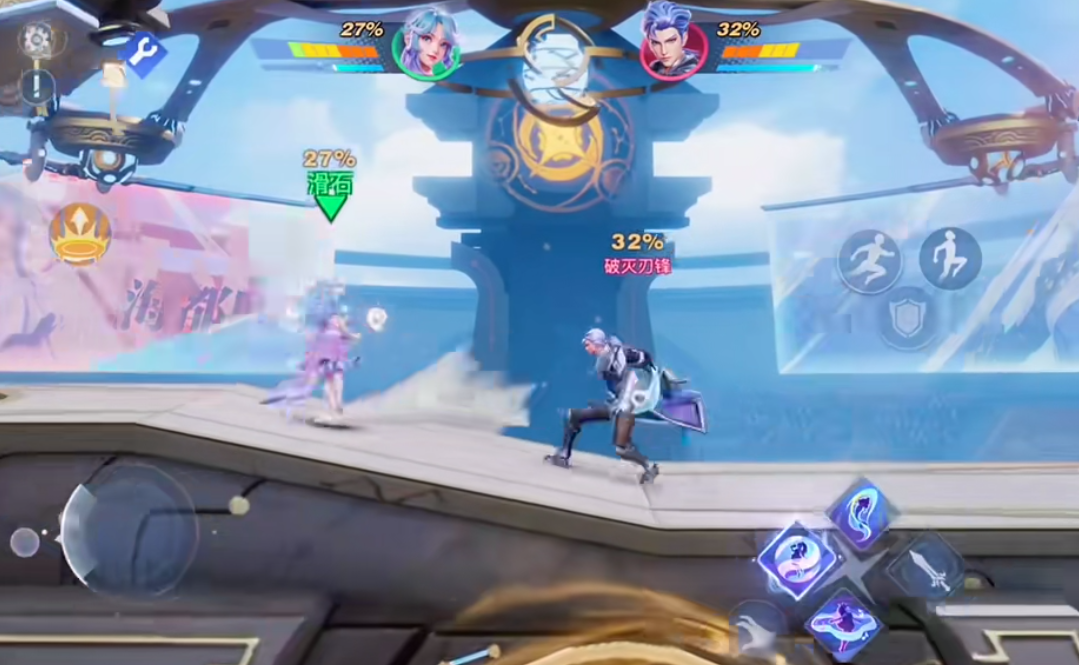This screenshot has width=1079, height=665.
Task: Activate the top diamond serpent skill
Action: tap(860, 514)
